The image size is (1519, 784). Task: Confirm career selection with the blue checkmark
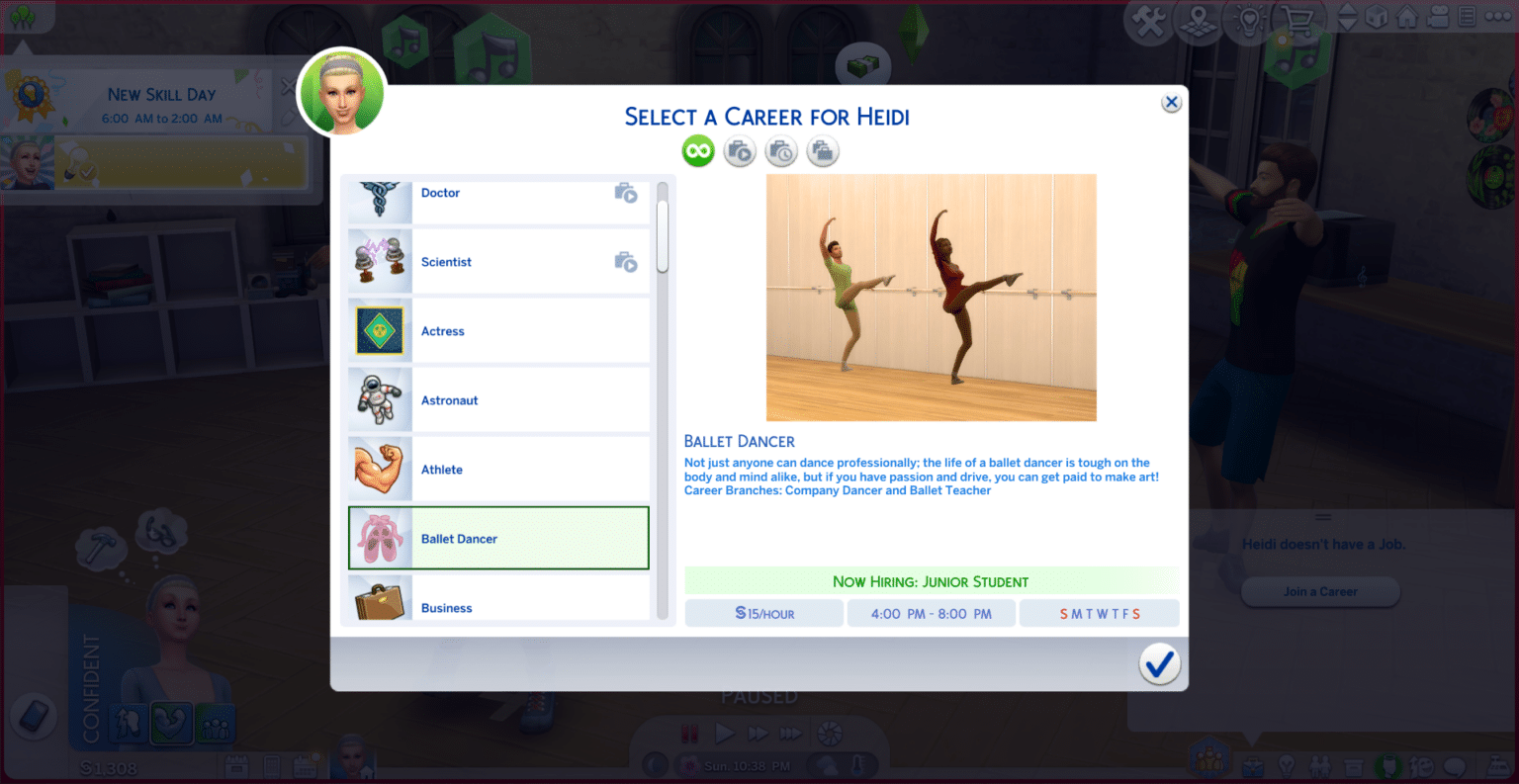(1159, 664)
